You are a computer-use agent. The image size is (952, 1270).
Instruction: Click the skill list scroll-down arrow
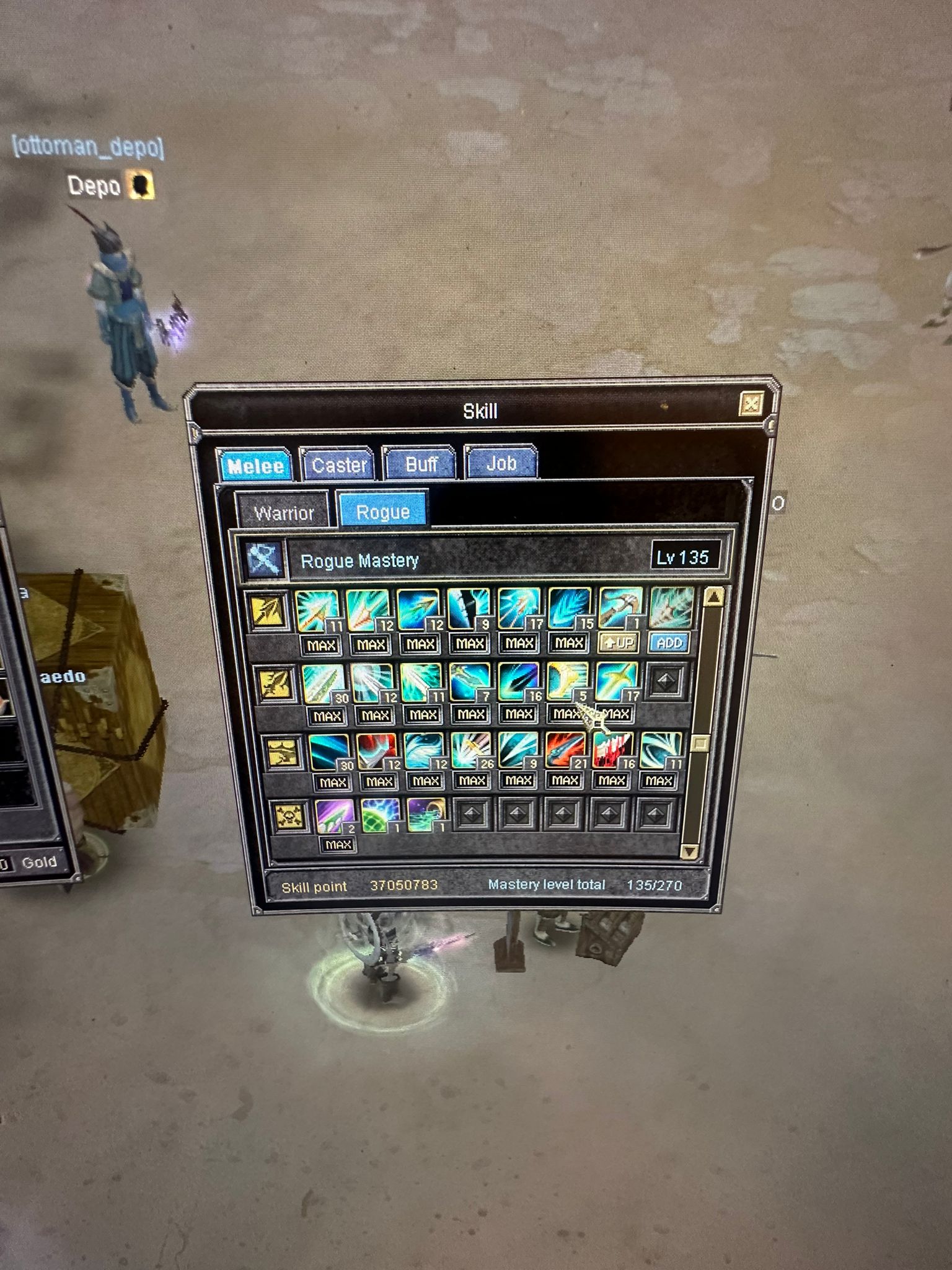click(690, 851)
